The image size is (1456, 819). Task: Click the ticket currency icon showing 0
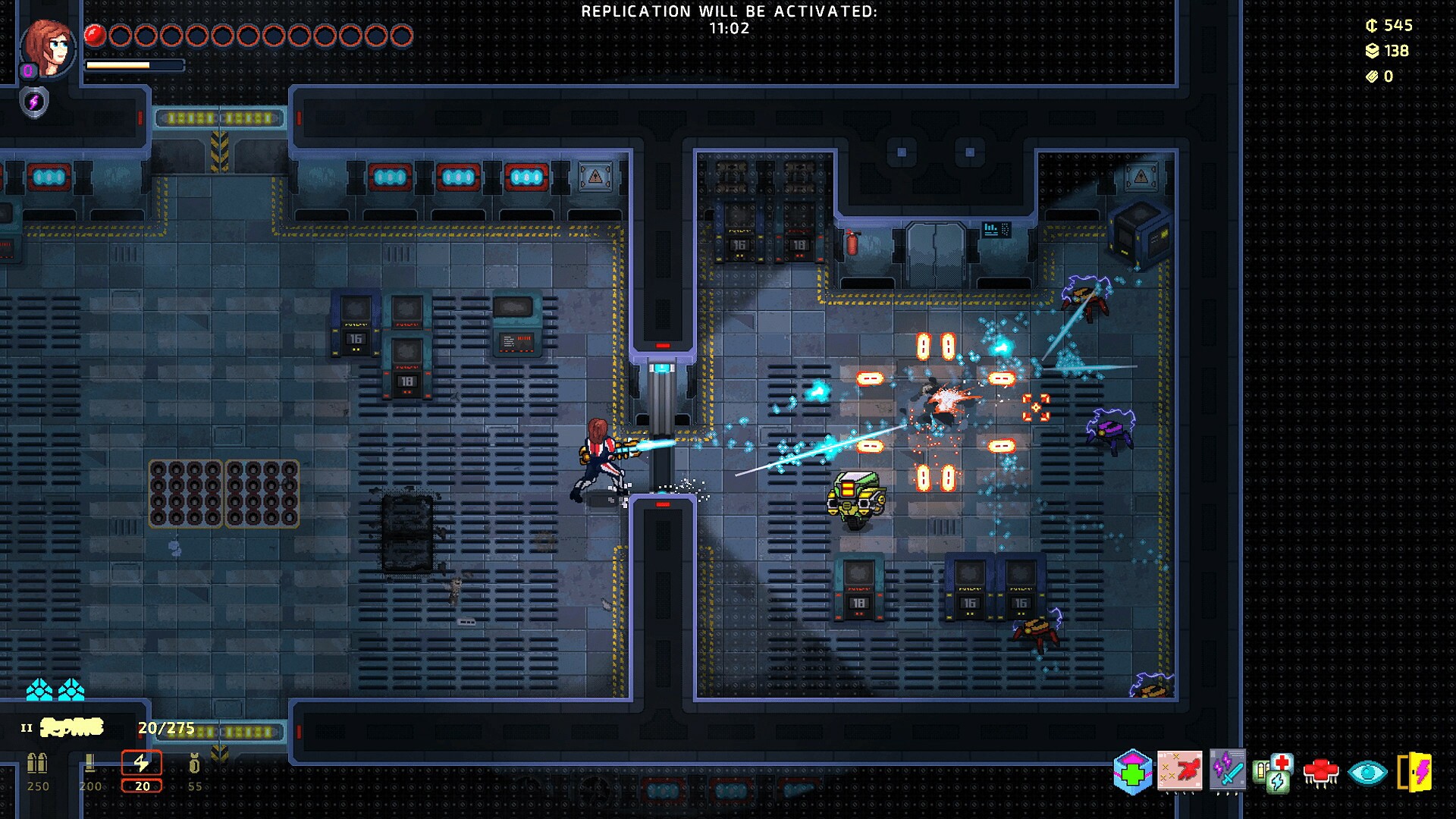1371,76
